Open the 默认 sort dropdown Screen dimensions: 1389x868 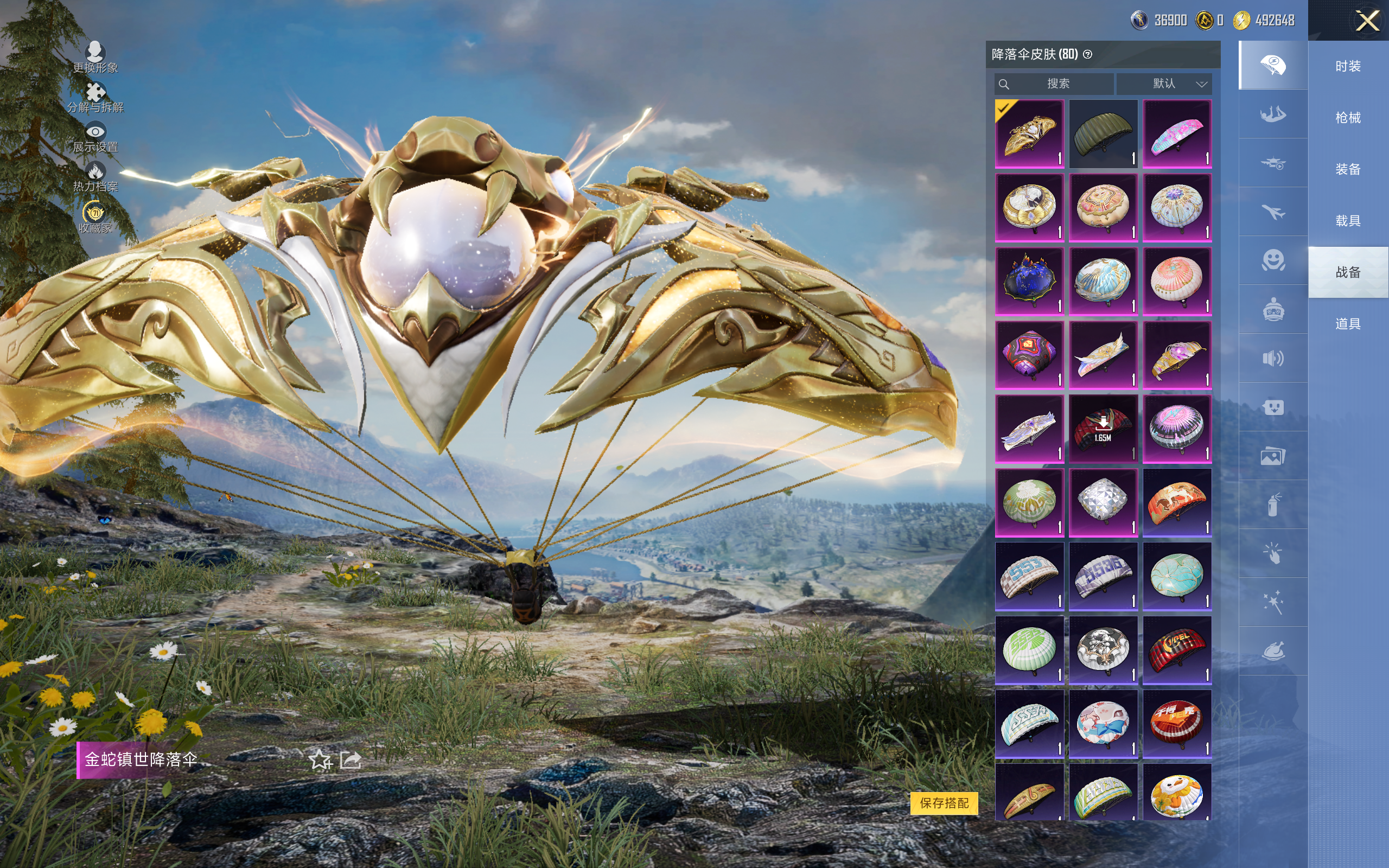click(1164, 84)
